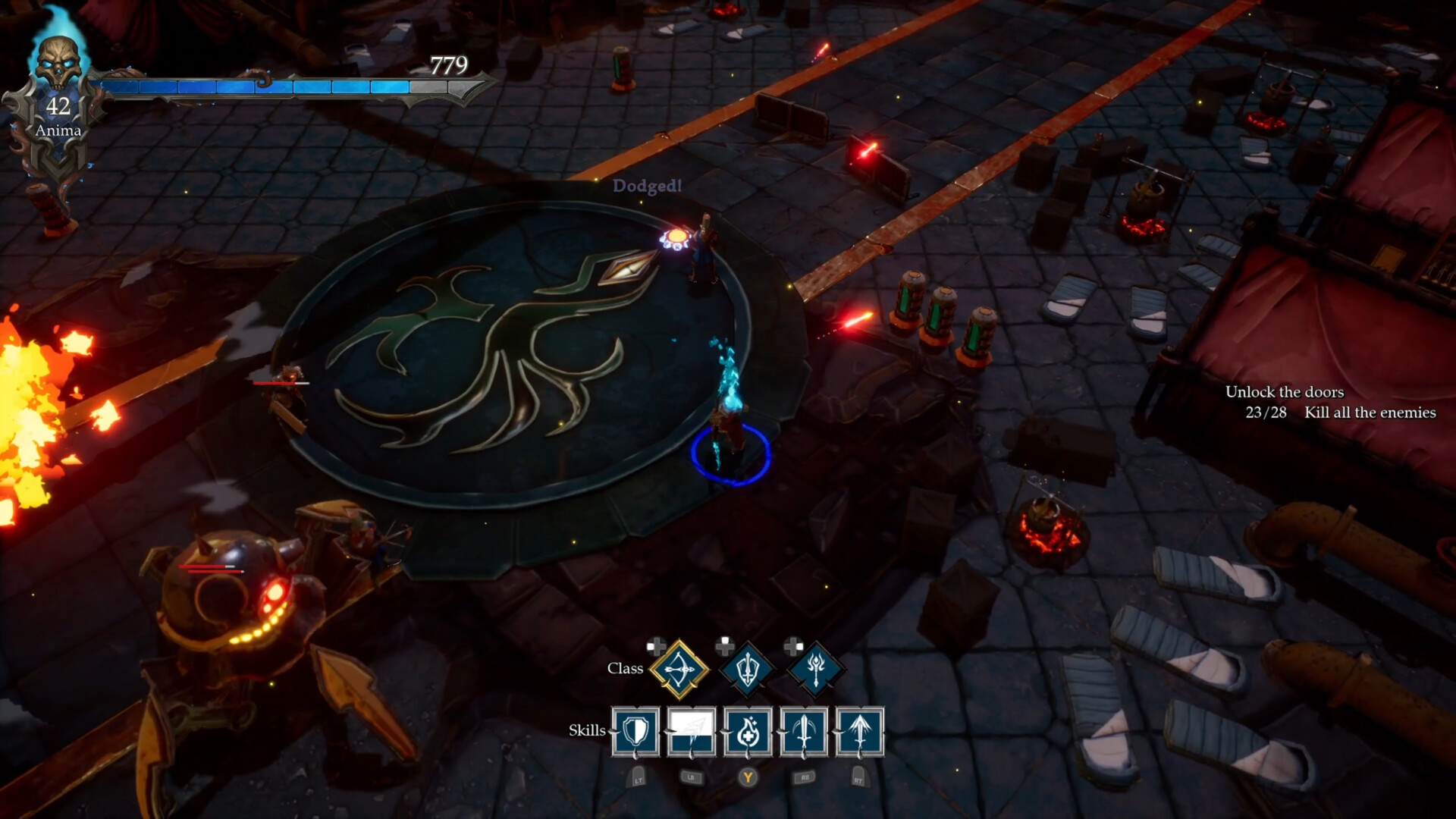Select the bow-and-arrow class icon
Screen dimensions: 1456x819
click(x=682, y=670)
